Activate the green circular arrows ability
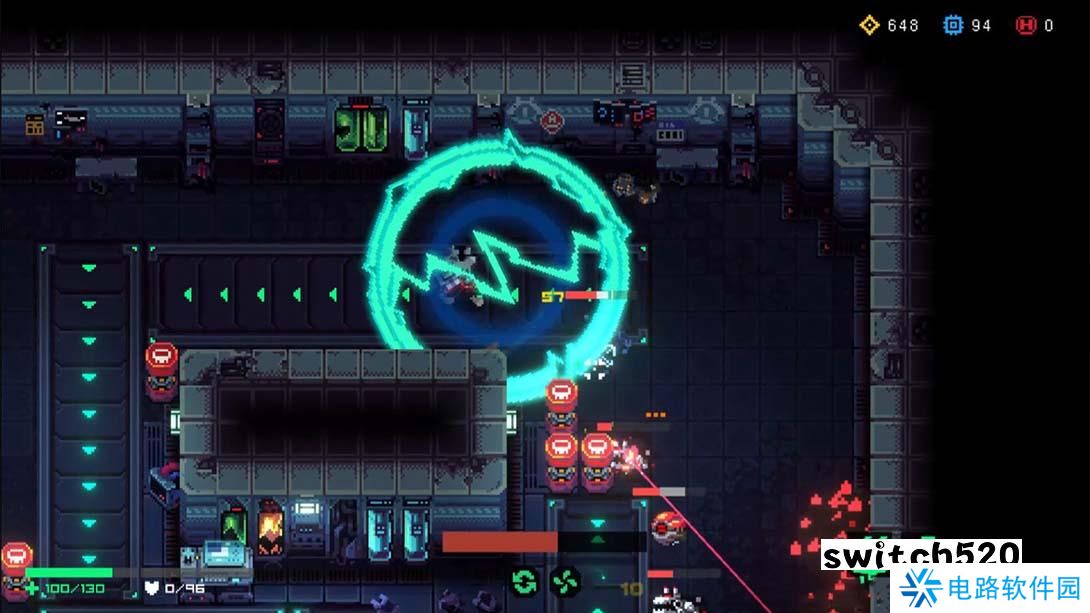 click(523, 580)
